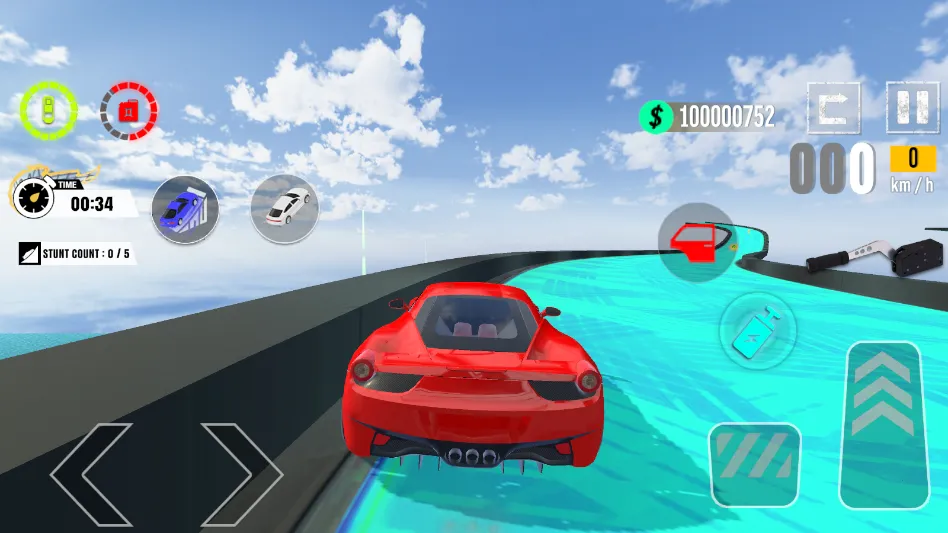Choose the white car round icon

click(284, 208)
